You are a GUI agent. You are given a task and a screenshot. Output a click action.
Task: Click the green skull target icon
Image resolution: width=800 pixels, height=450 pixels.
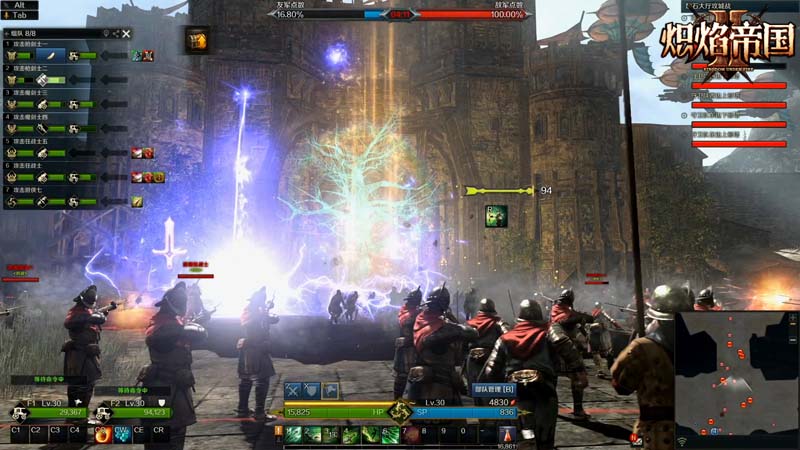pyautogui.click(x=496, y=216)
